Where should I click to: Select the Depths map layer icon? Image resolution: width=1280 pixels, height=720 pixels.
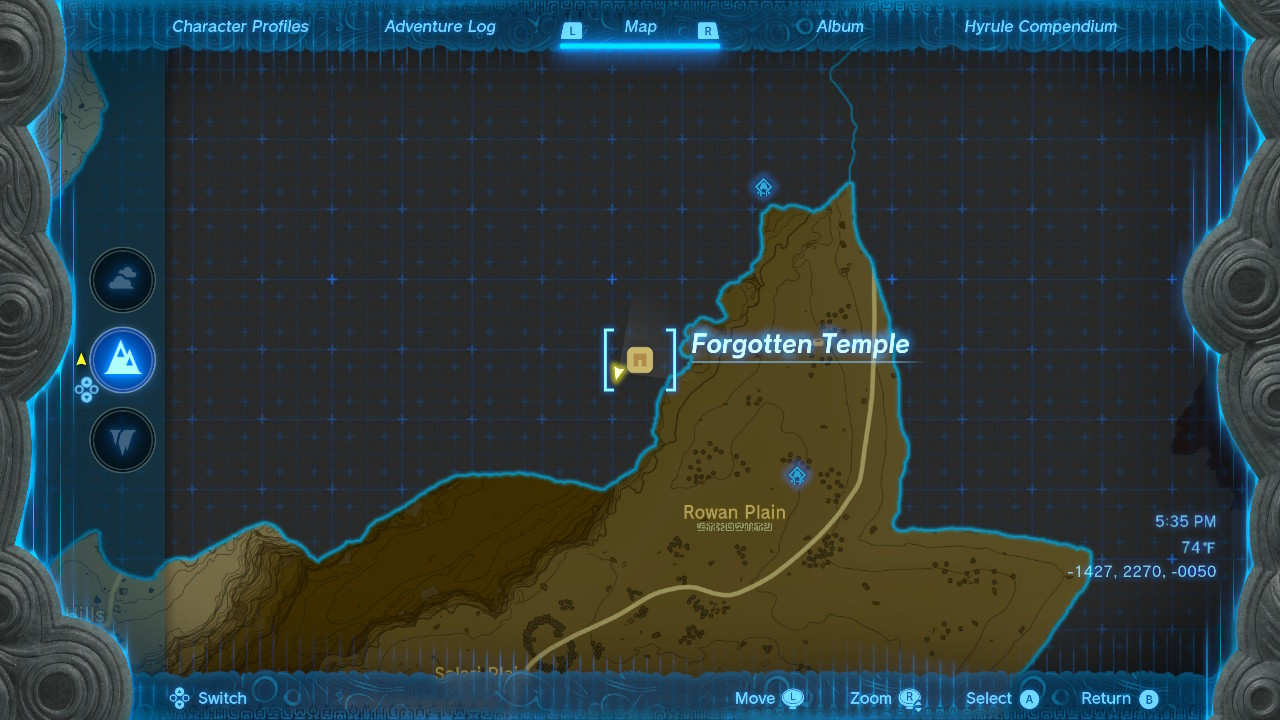click(x=122, y=439)
